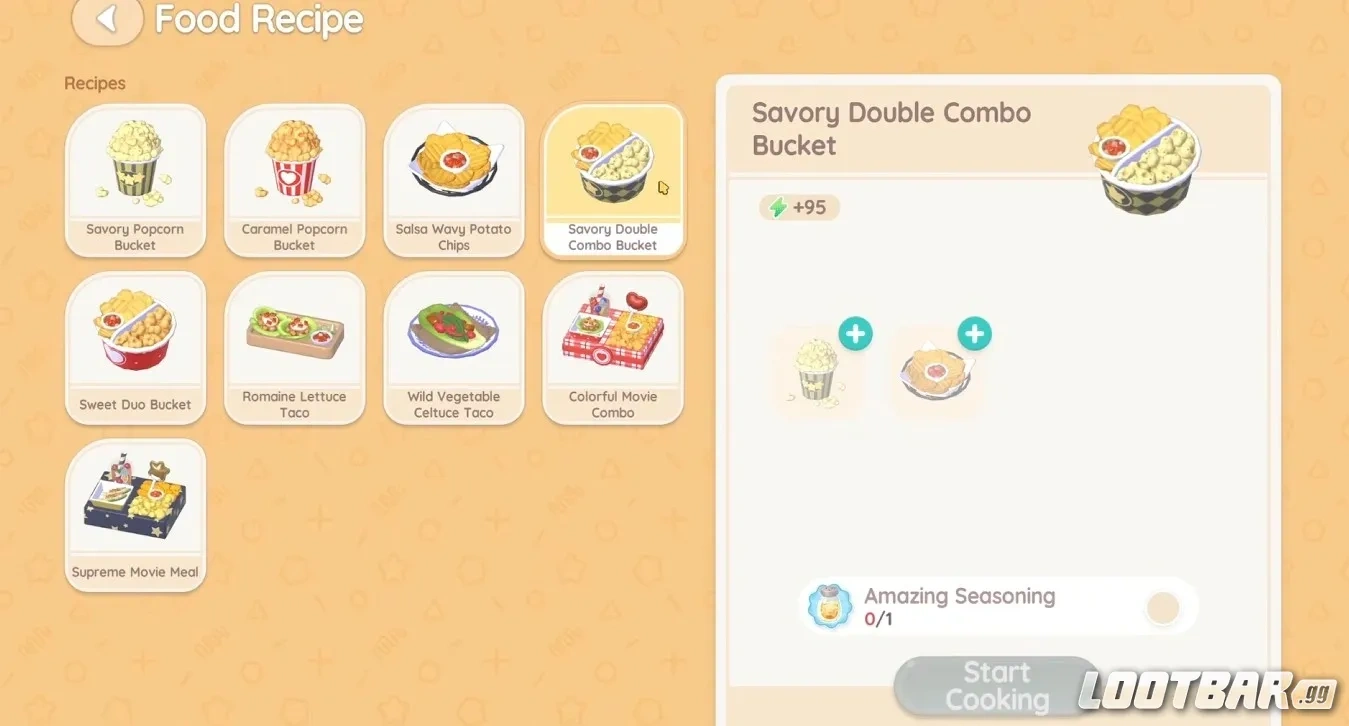
Task: Click the green +95 energy badge
Action: click(x=799, y=207)
